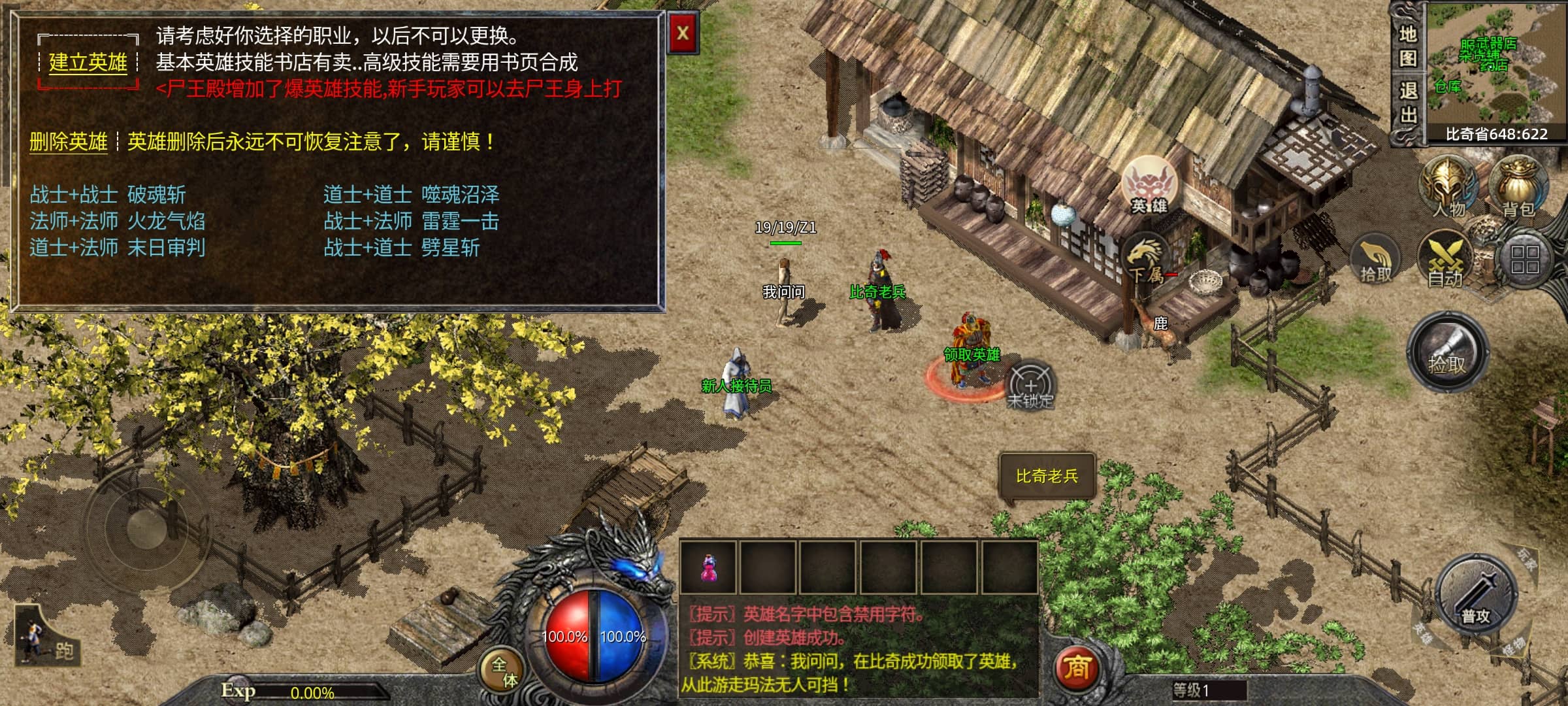The image size is (1568, 706).
Task: Tap the round 英雄 hero mask icon
Action: [1149, 185]
